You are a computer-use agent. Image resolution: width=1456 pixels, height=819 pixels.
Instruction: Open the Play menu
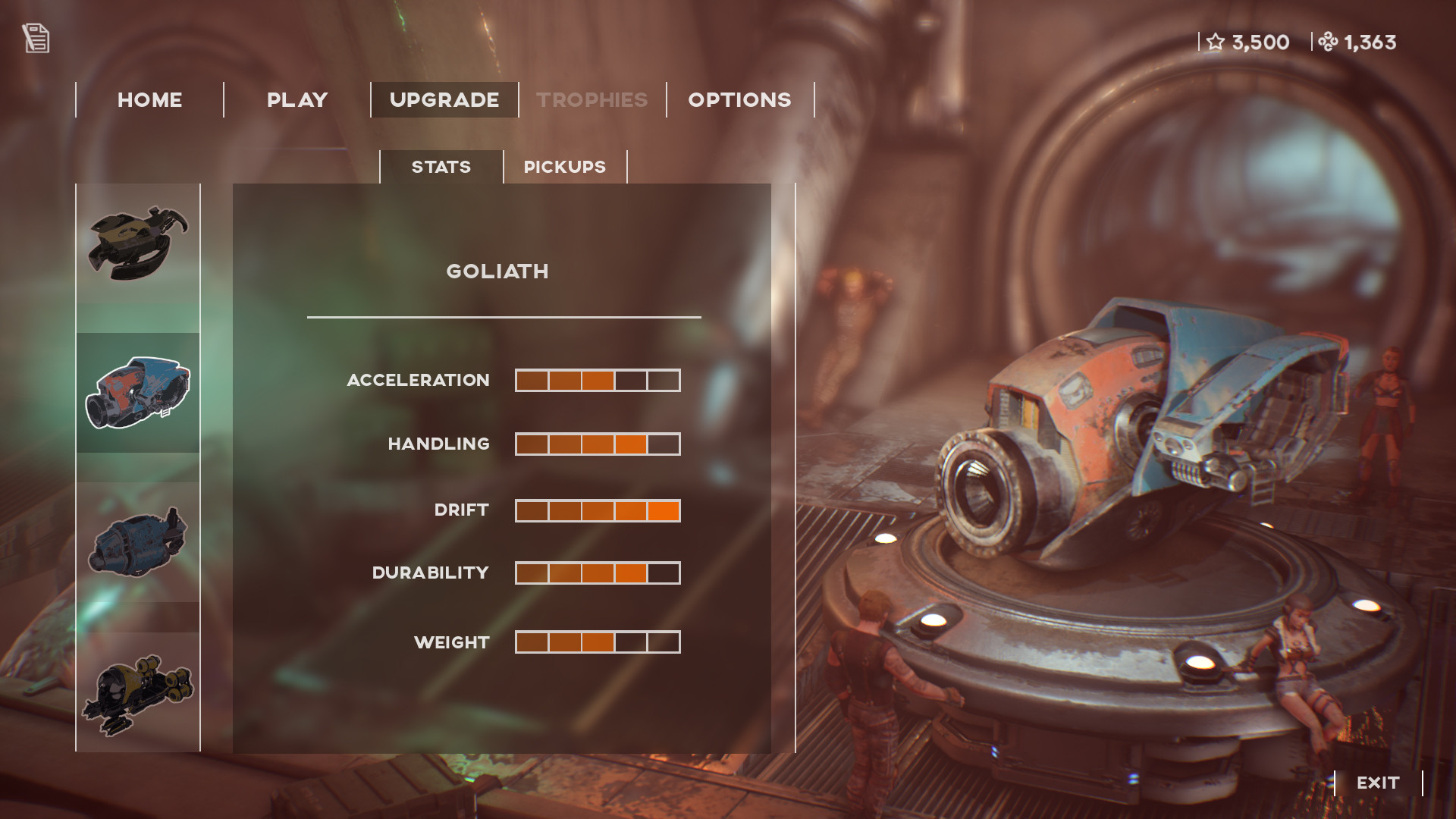tap(297, 100)
